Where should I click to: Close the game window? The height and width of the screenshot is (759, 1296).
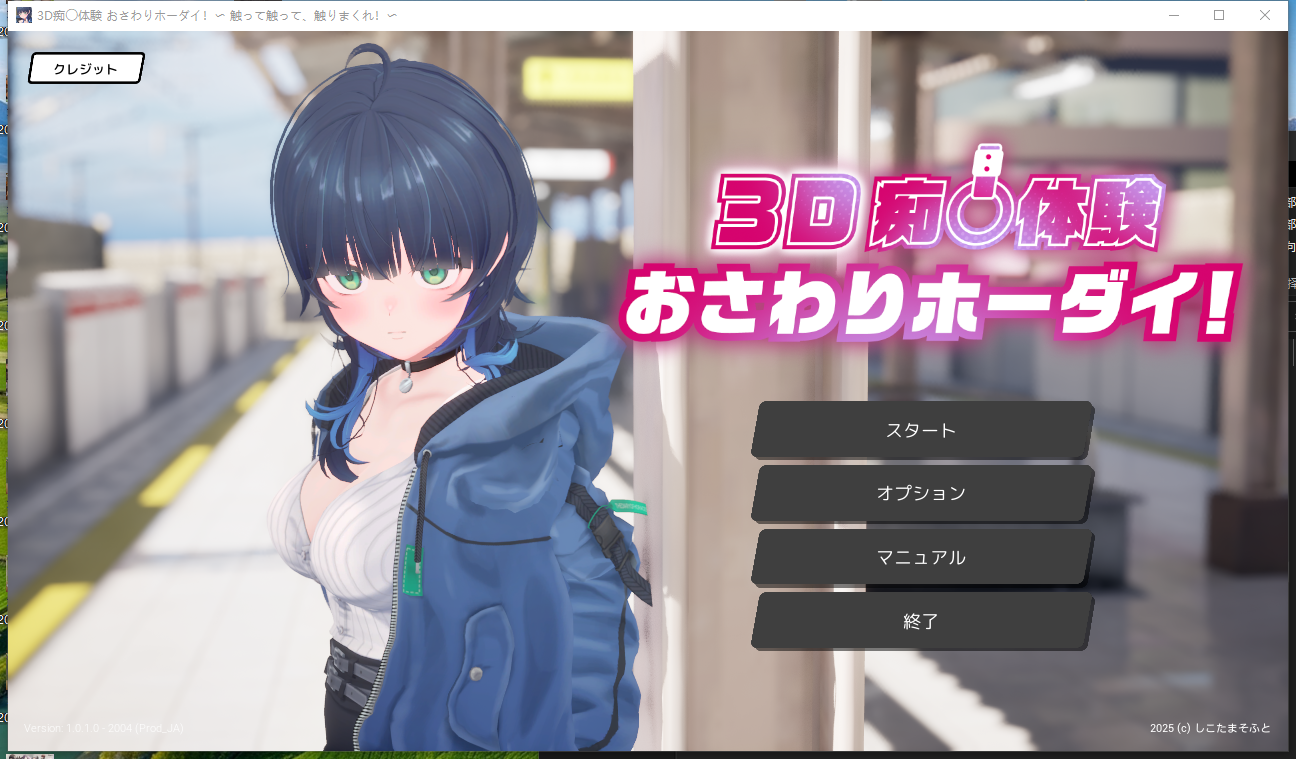[x=1264, y=15]
